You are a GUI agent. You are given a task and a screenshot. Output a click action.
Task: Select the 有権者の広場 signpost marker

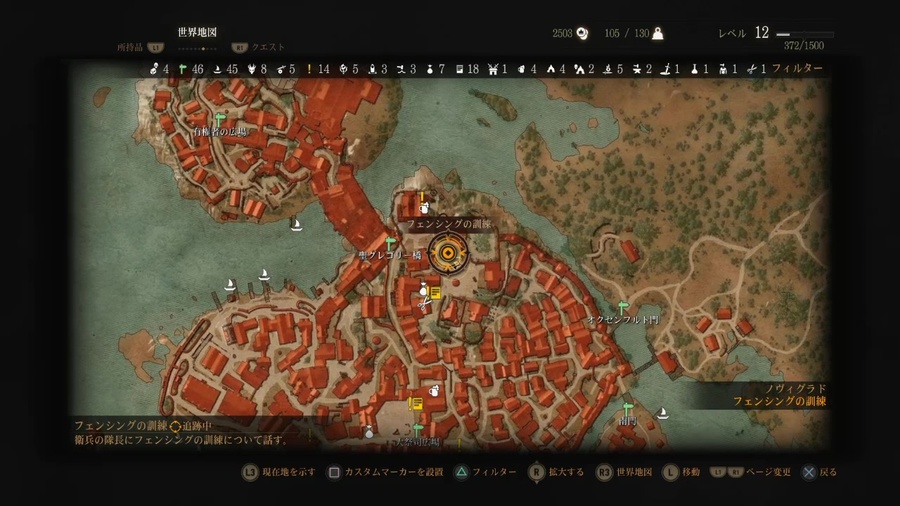point(219,119)
